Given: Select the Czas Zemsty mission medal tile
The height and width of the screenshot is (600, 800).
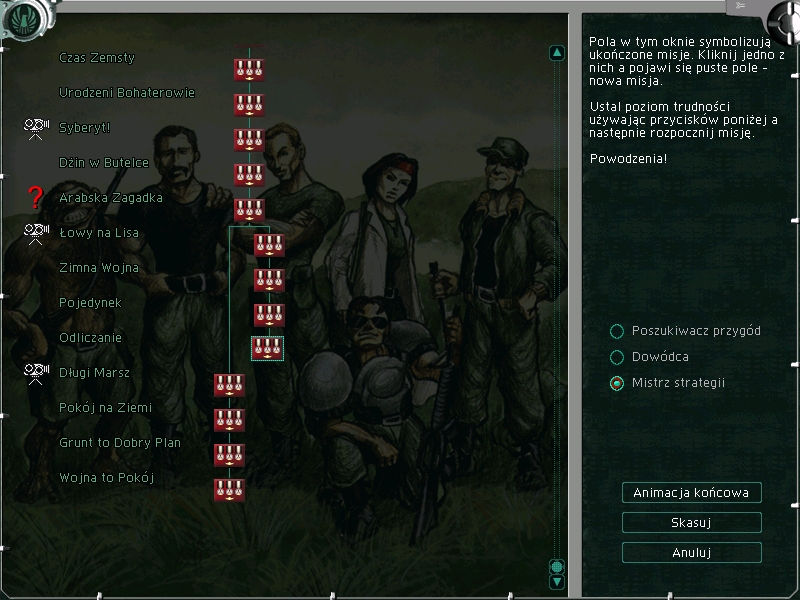Looking at the screenshot, I should coord(249,70).
